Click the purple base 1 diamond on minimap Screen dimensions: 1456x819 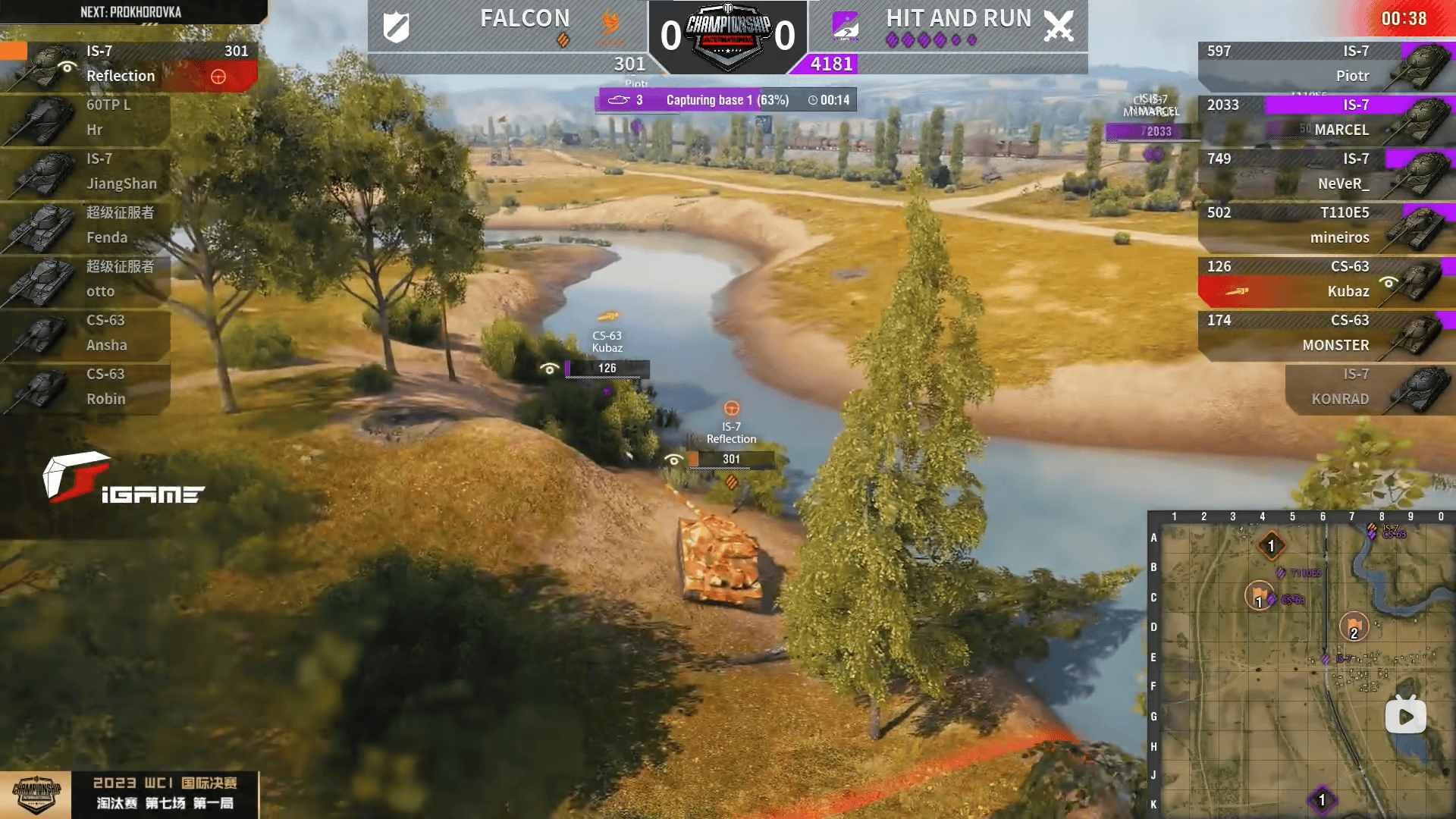pos(1322,799)
